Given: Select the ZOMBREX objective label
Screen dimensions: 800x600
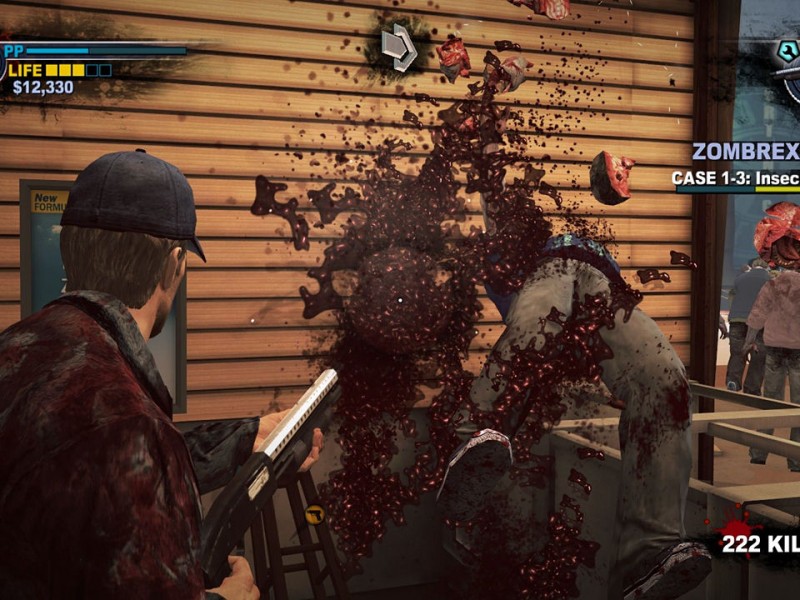Looking at the screenshot, I should tap(746, 152).
